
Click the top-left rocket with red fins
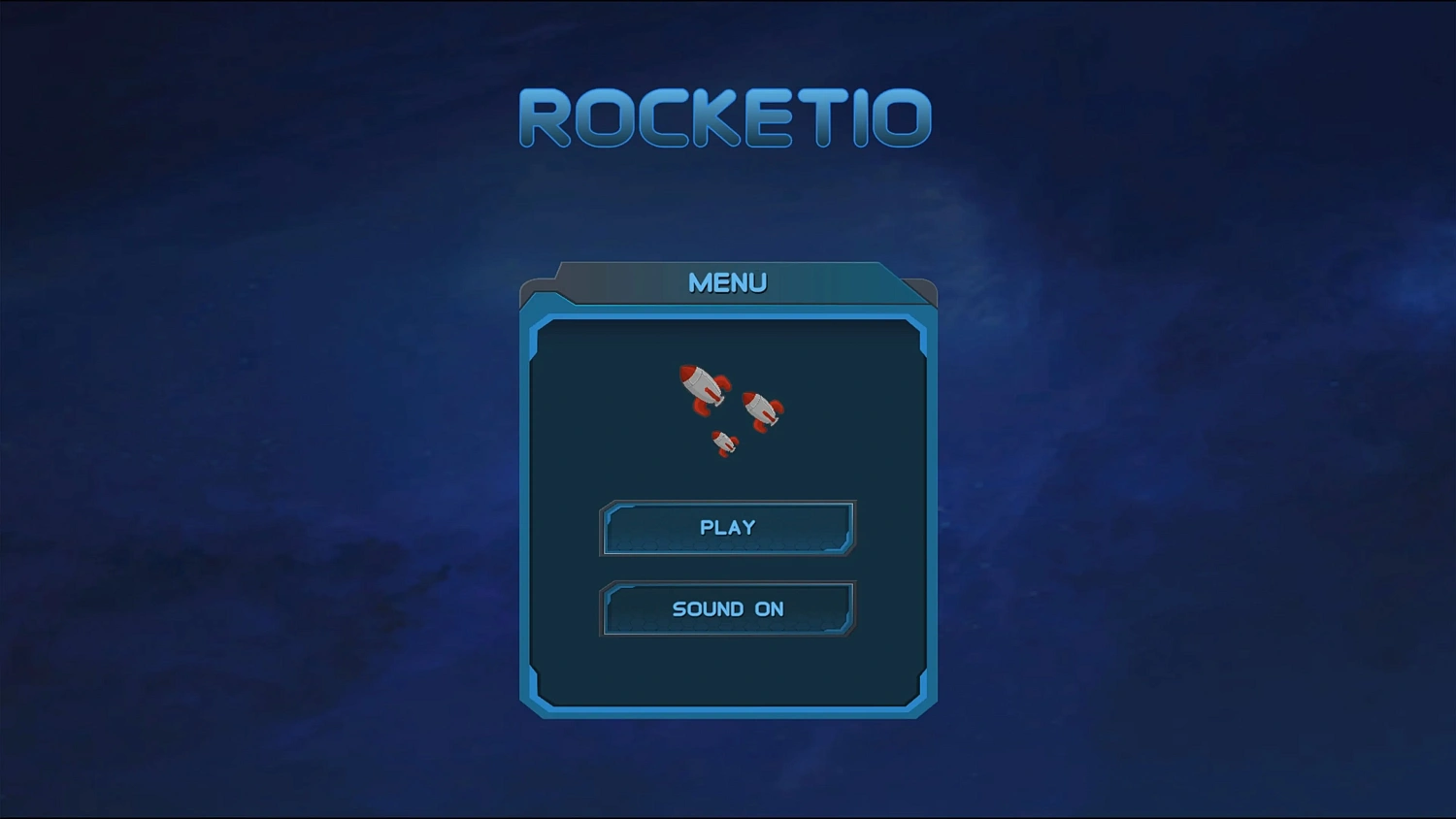702,388
